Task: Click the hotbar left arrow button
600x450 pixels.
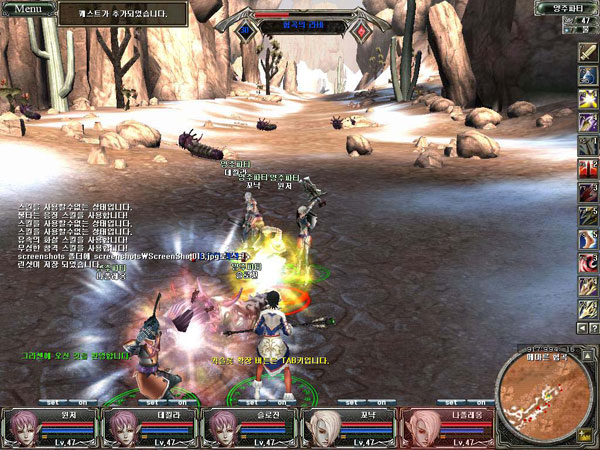Action: point(580,327)
